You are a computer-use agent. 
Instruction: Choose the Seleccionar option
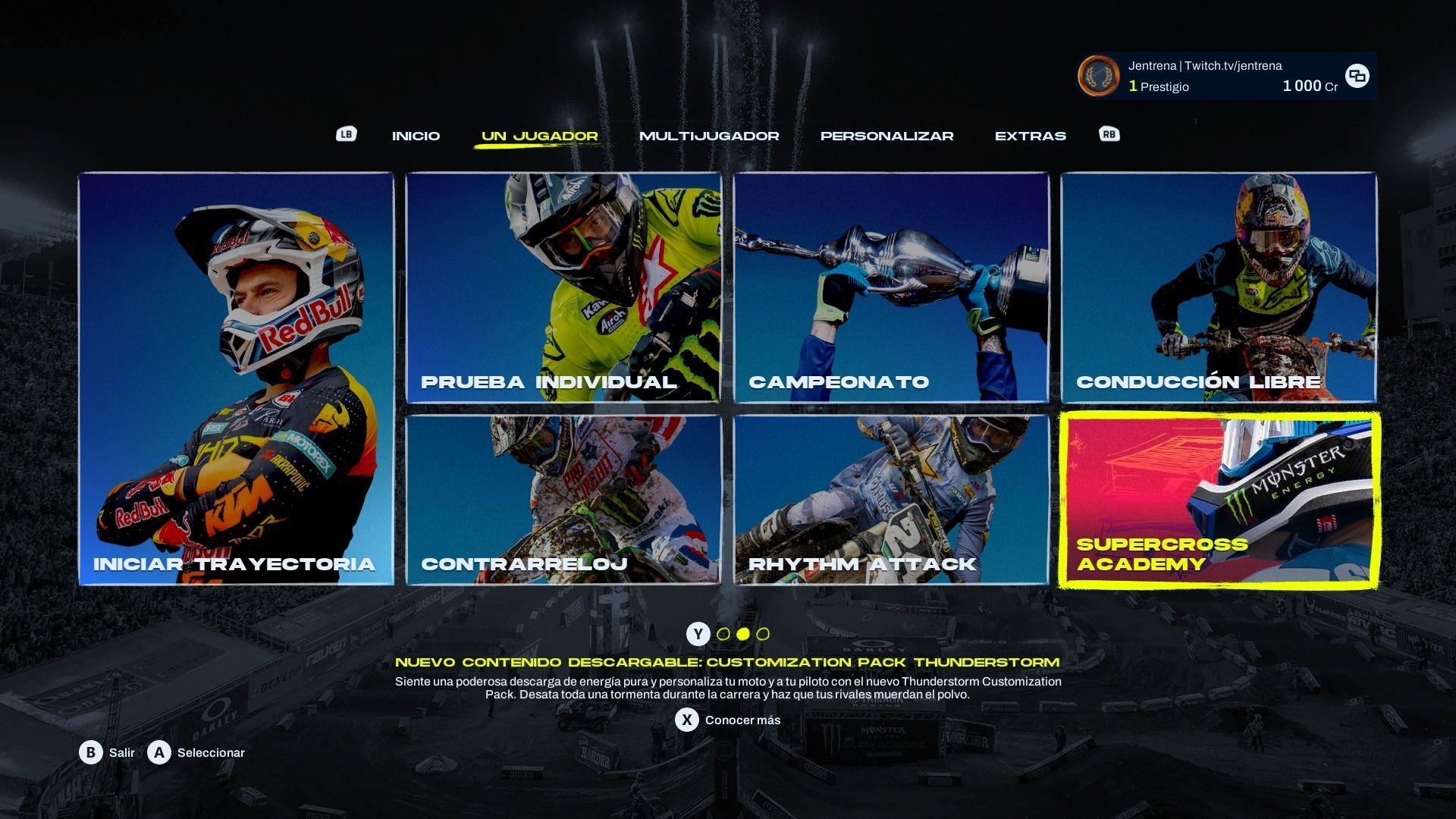[x=196, y=752]
